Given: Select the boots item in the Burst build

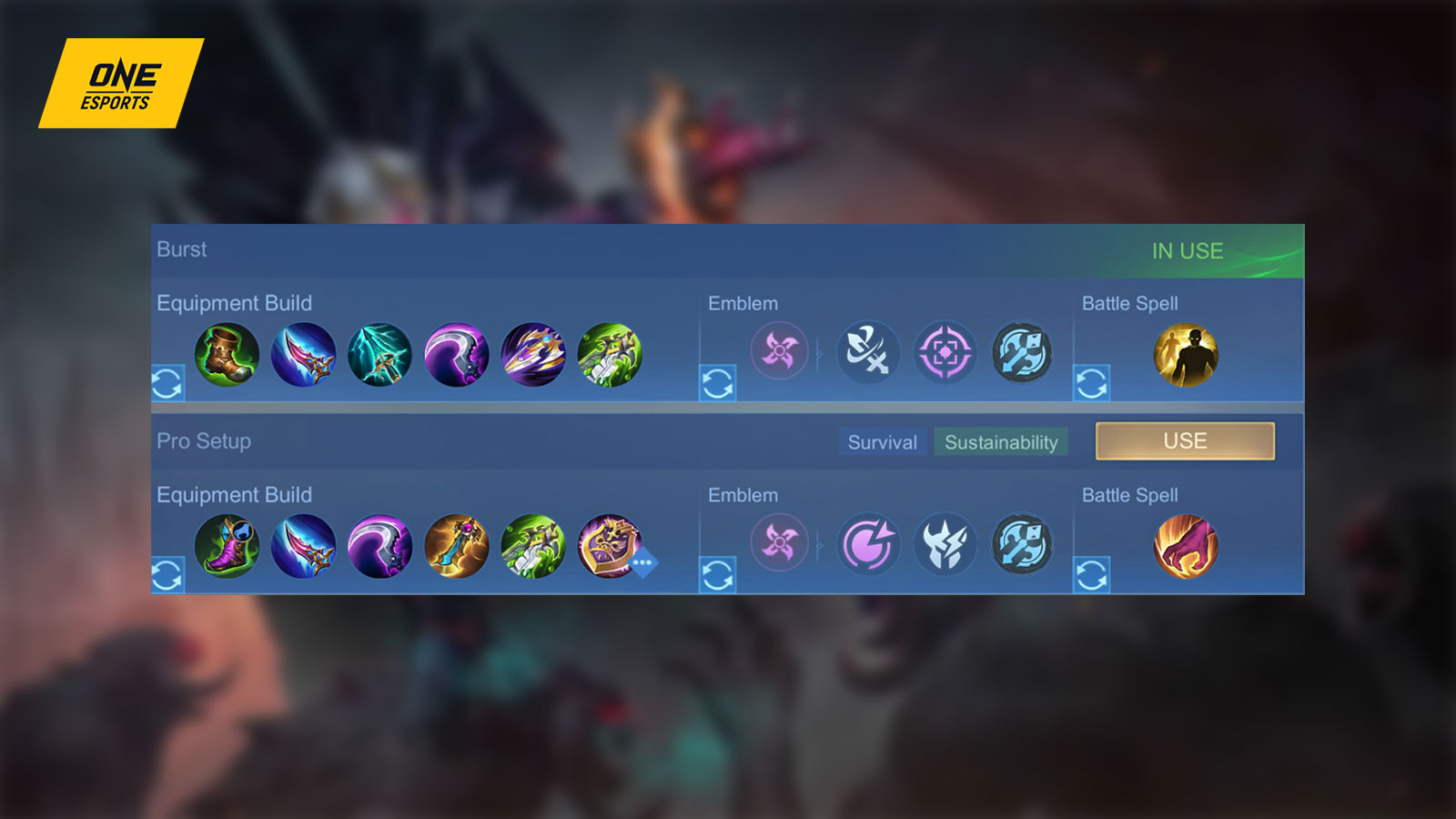Looking at the screenshot, I should (227, 355).
